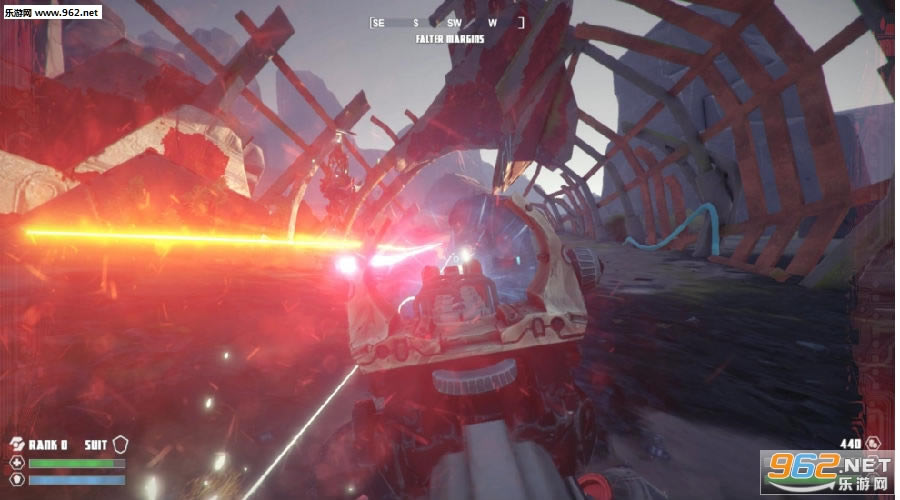Click the compass heading strip
The height and width of the screenshot is (500, 900).
tap(448, 22)
